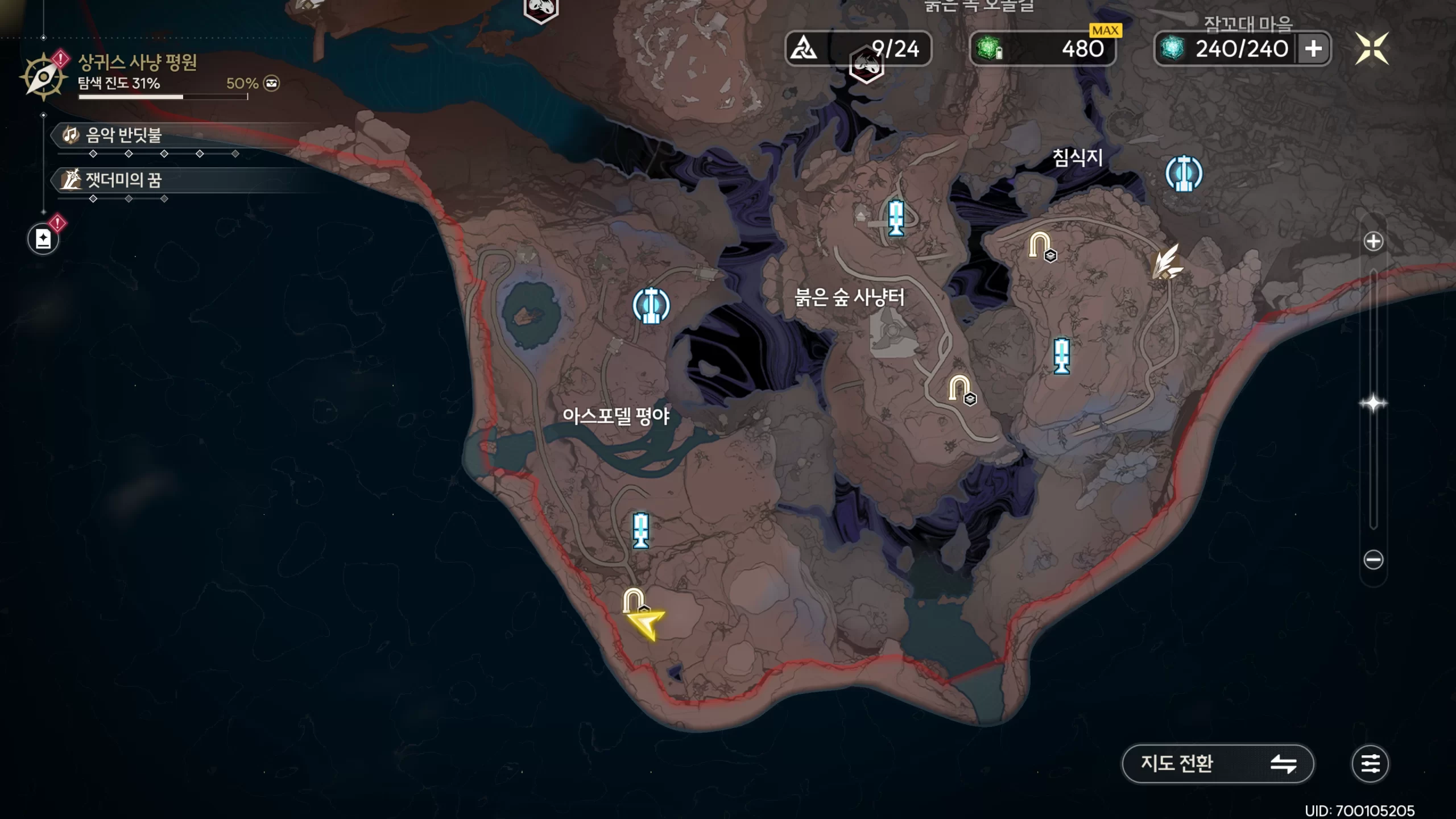Click the star handle on zoom slider
Image resolution: width=1456 pixels, height=819 pixels.
(x=1373, y=404)
